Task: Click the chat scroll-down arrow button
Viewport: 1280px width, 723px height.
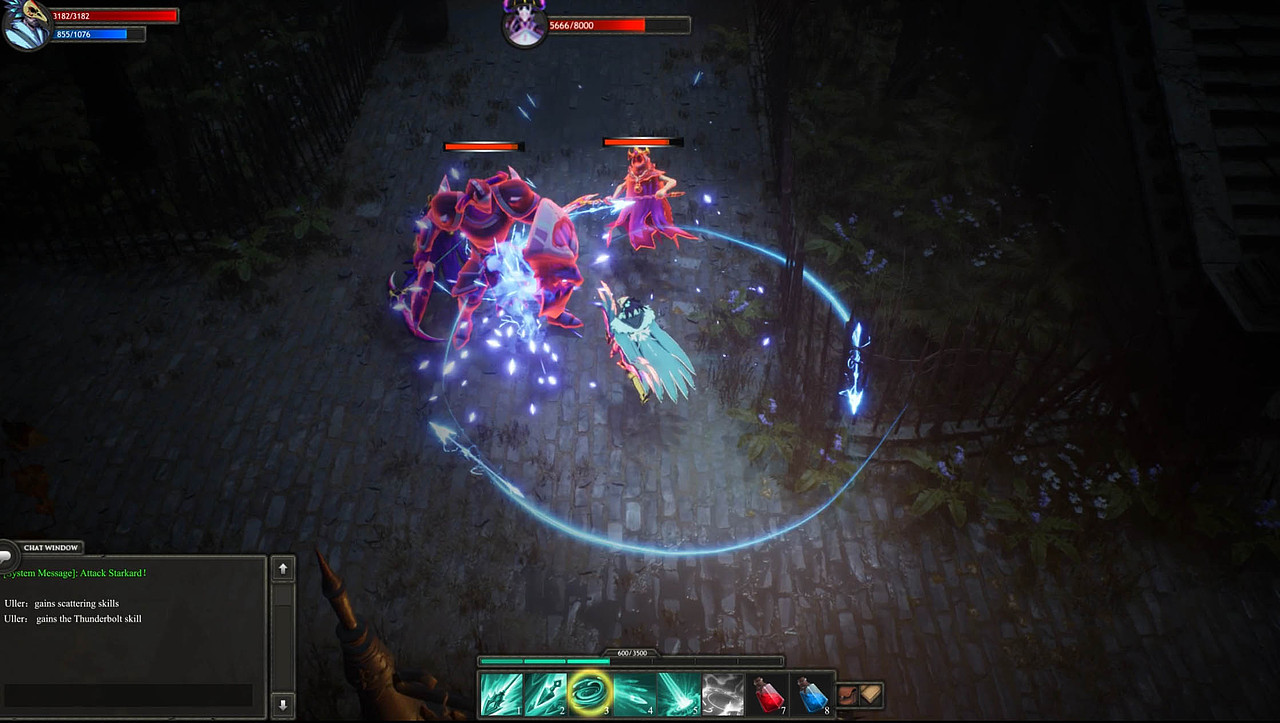Action: pos(283,704)
